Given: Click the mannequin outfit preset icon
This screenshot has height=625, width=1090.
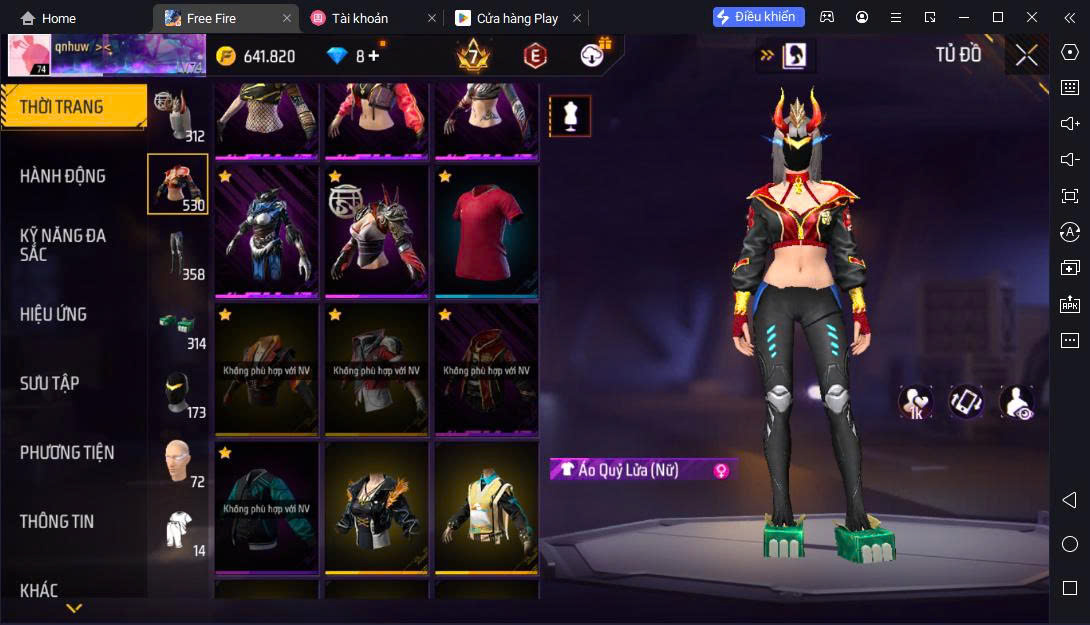Looking at the screenshot, I should (570, 116).
